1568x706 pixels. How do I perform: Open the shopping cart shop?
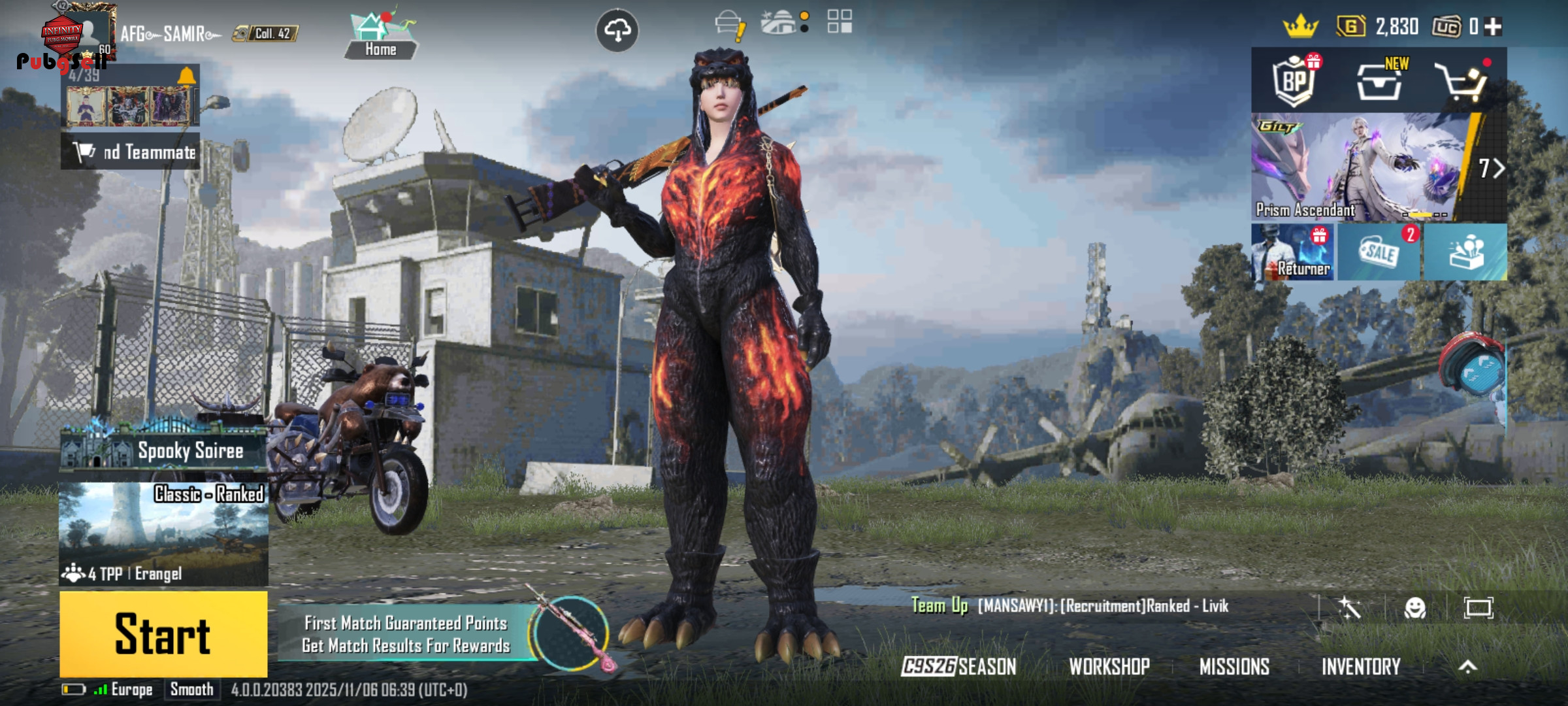[1463, 81]
